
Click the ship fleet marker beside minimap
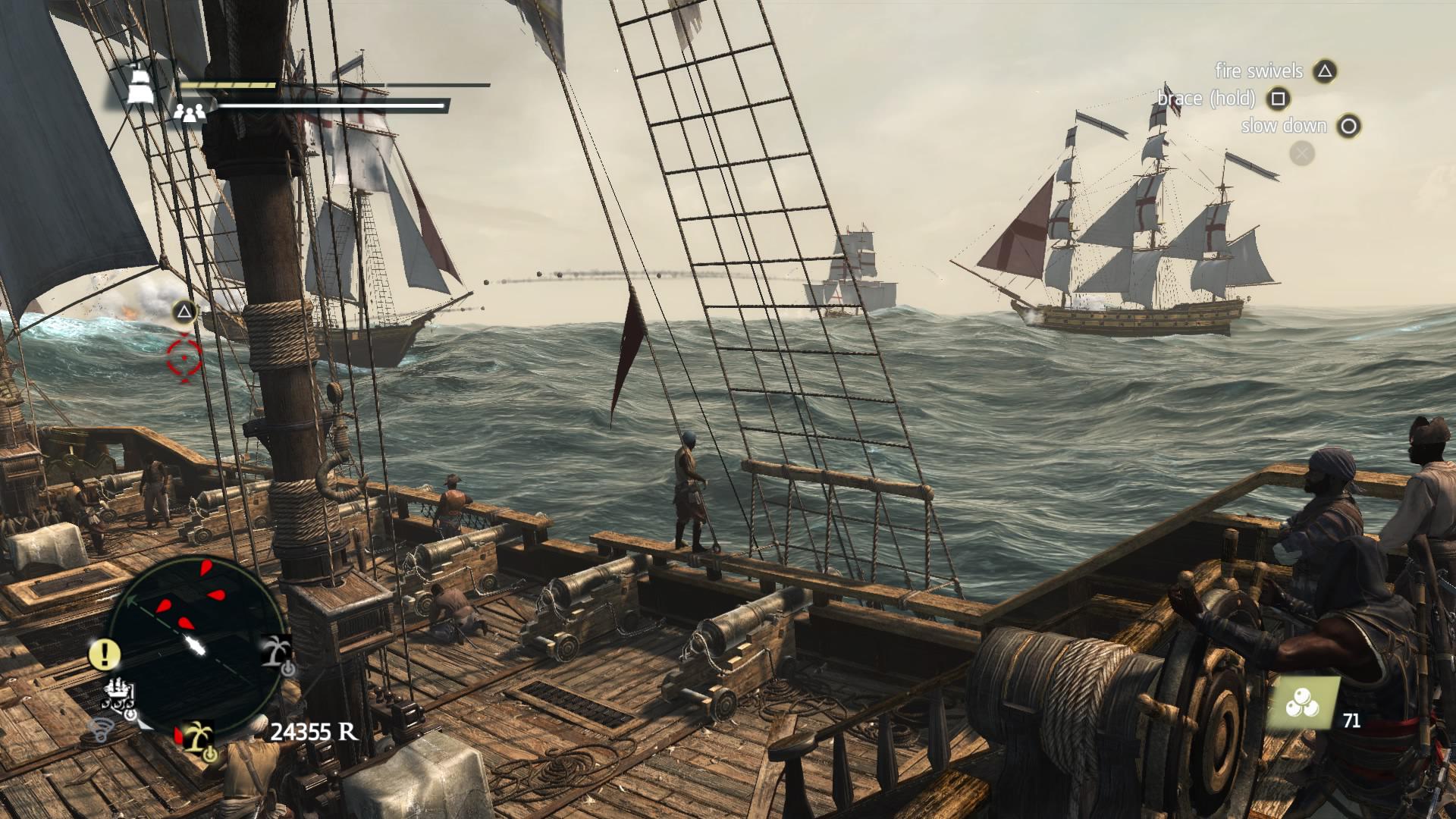(120, 697)
